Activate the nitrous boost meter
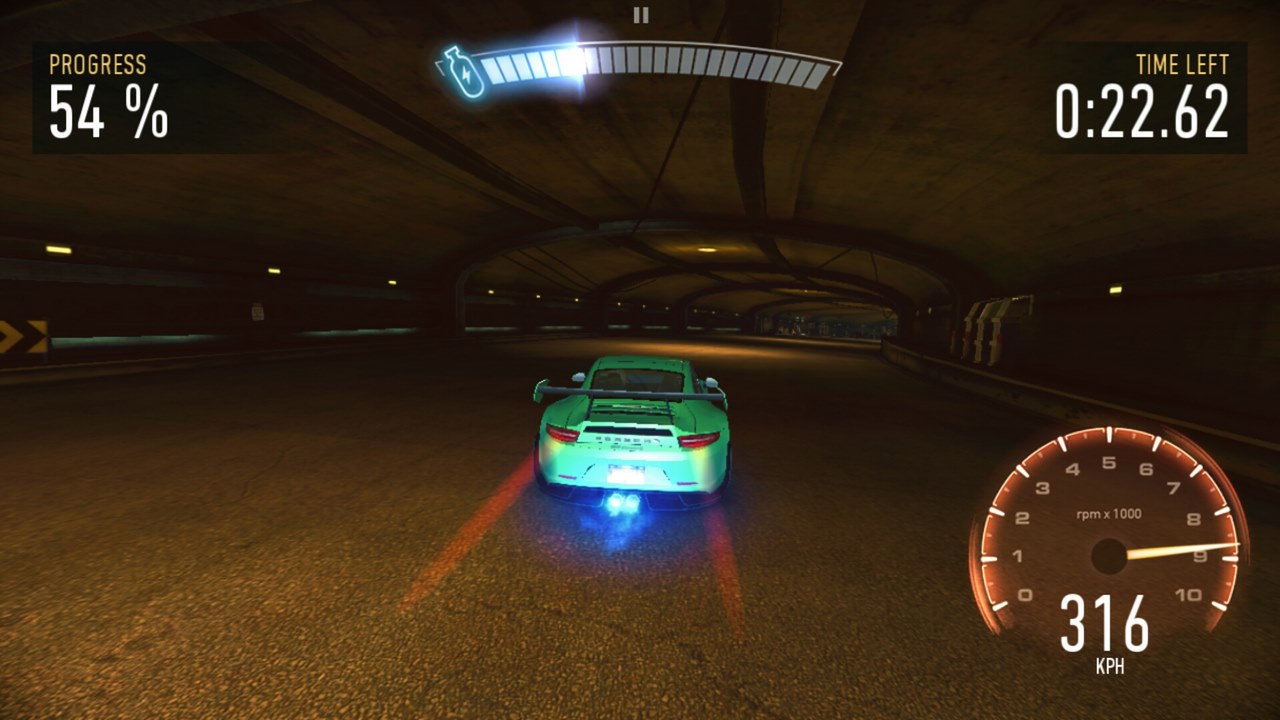 (x=660, y=63)
